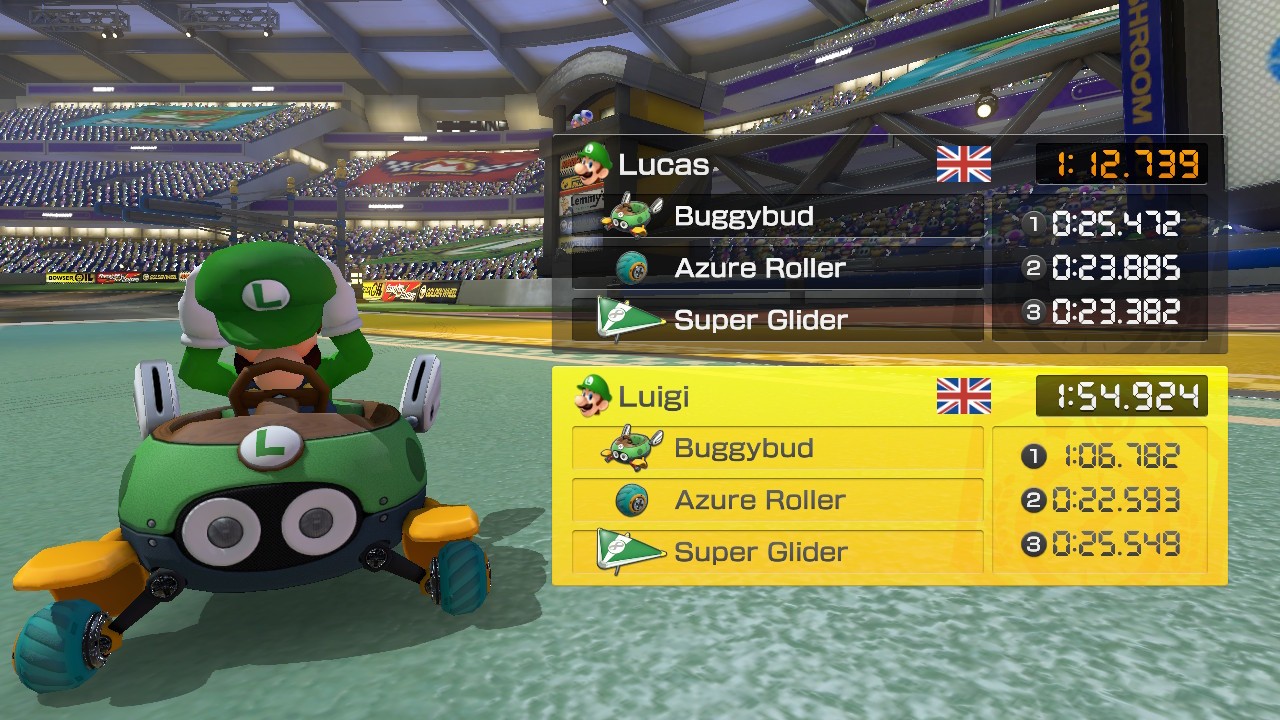The image size is (1280, 720).
Task: Select Lucas's ghost name header
Action: coord(664,164)
